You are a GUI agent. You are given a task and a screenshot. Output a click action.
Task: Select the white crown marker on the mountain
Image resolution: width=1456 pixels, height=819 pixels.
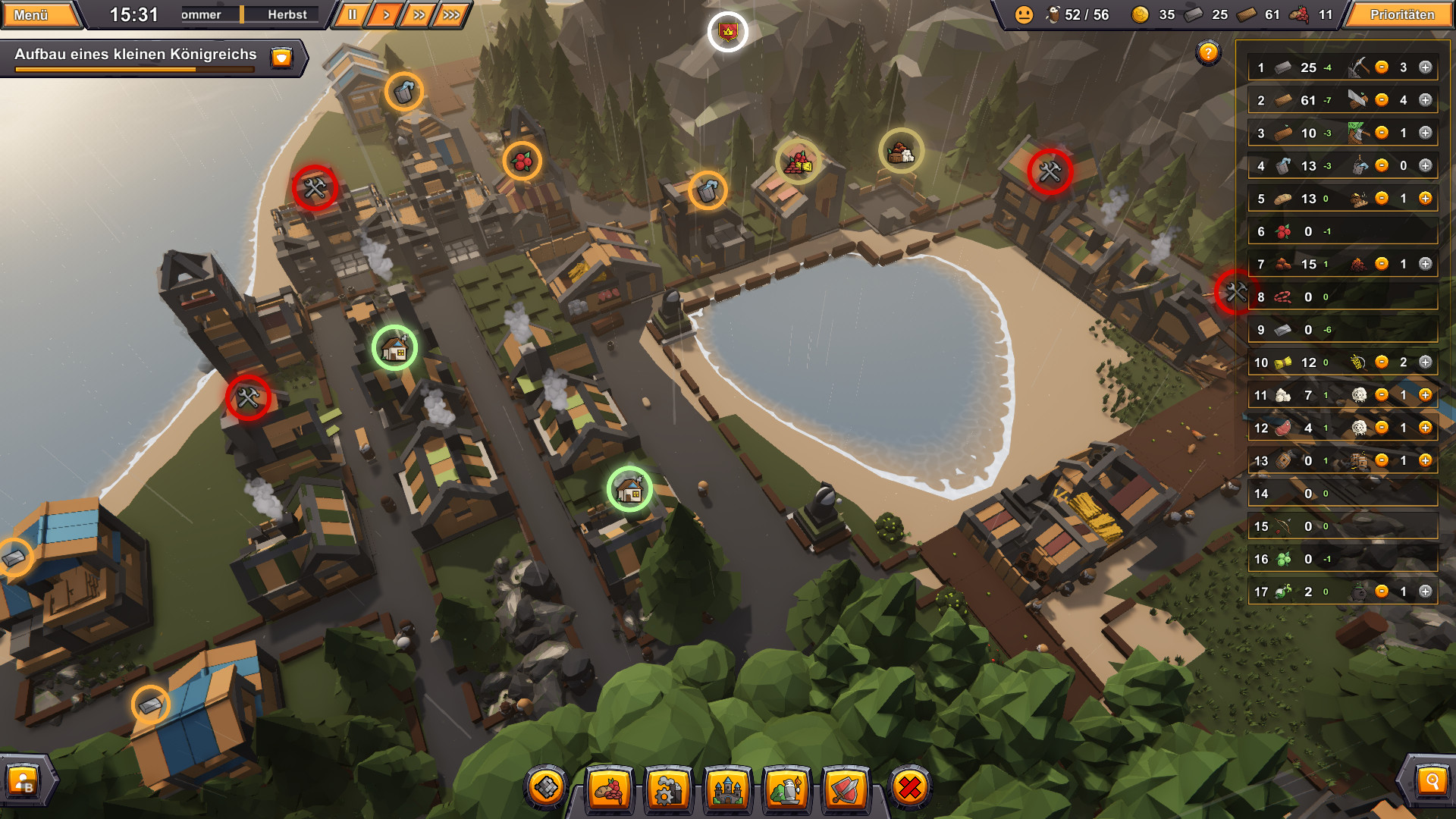point(727,33)
